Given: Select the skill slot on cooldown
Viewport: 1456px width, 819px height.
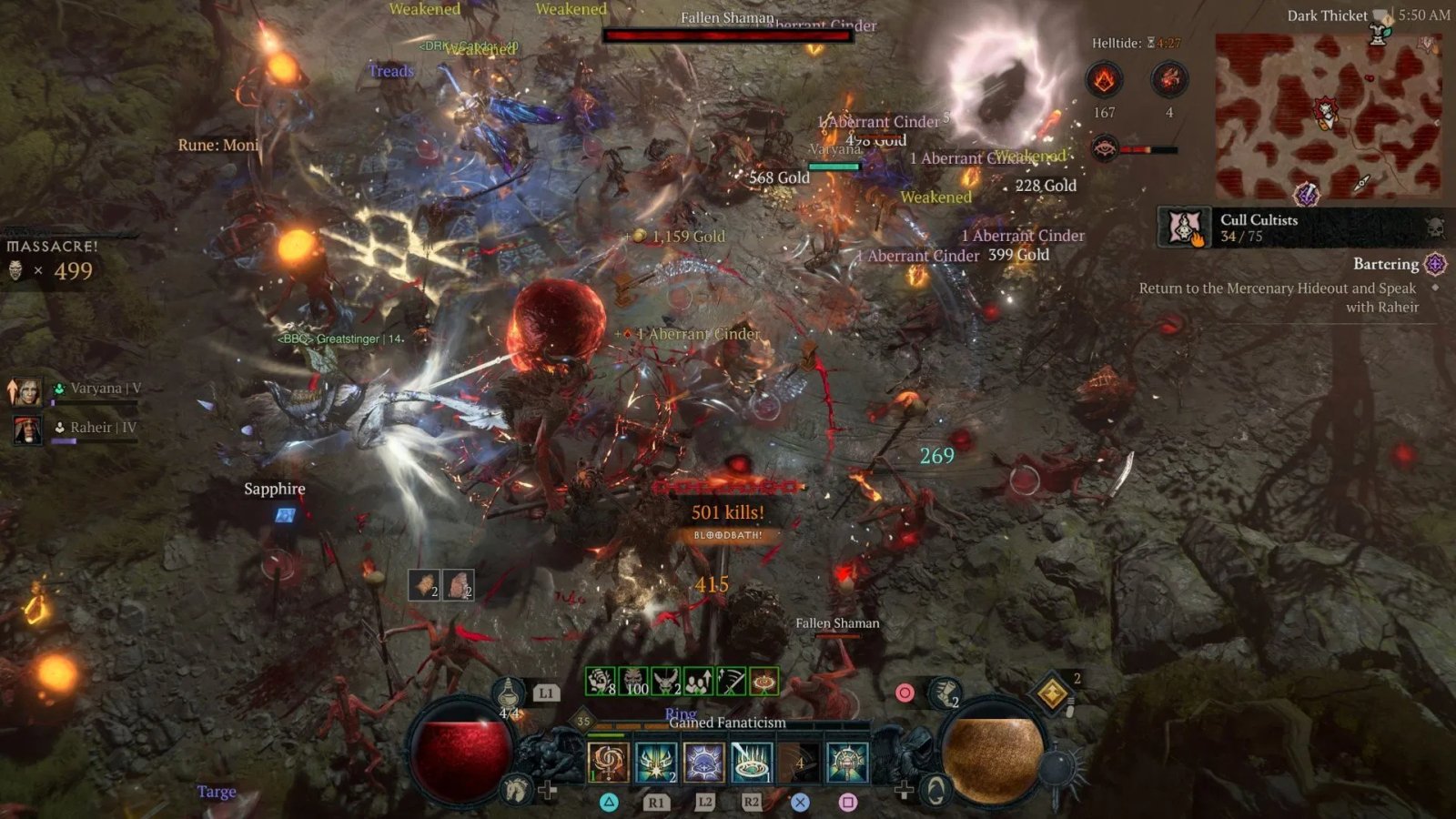Looking at the screenshot, I should (799, 763).
